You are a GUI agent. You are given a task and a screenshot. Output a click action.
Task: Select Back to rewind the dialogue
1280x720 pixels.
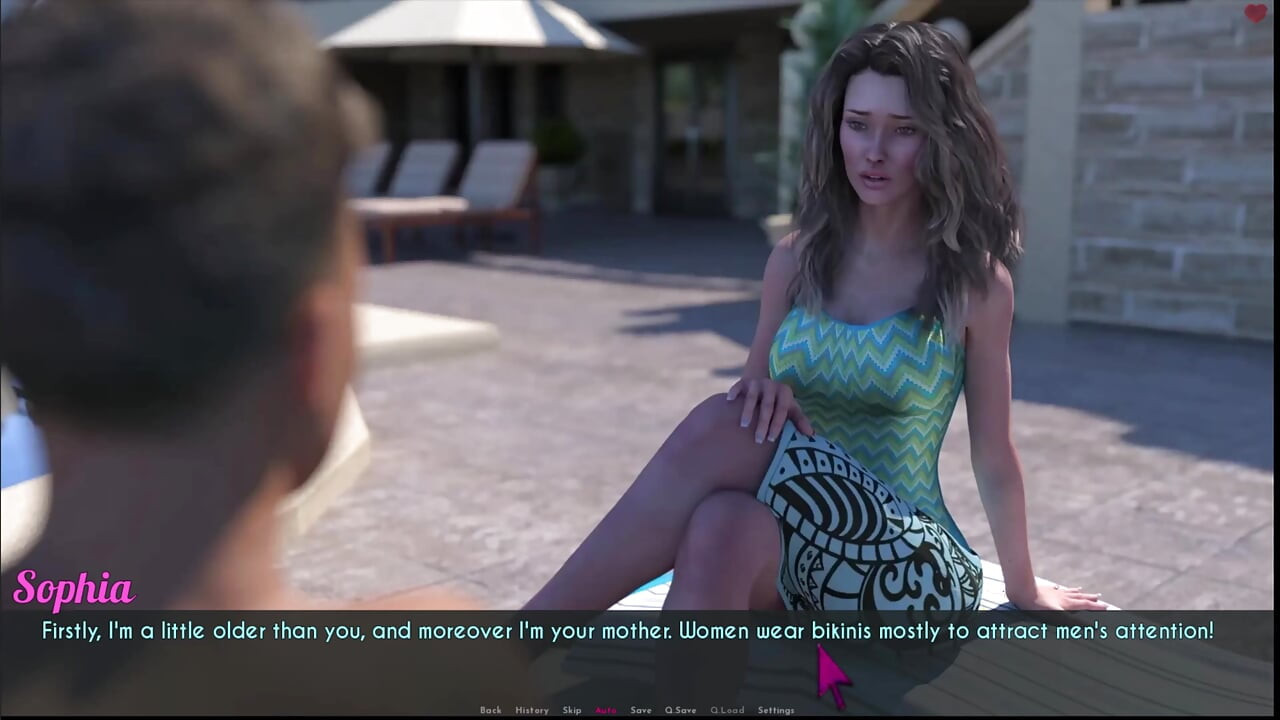point(491,710)
